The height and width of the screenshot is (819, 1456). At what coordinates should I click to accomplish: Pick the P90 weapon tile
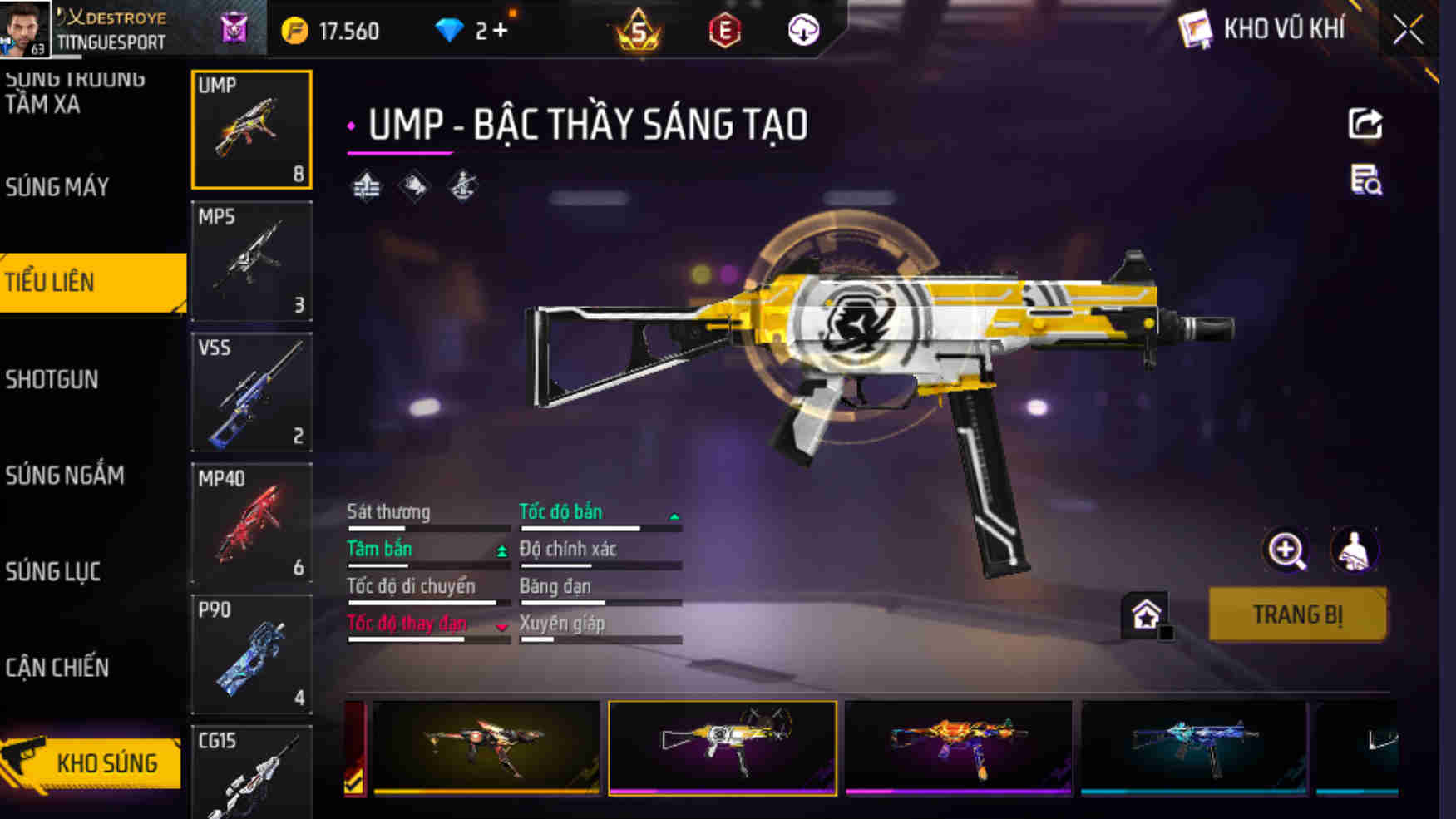coord(251,654)
